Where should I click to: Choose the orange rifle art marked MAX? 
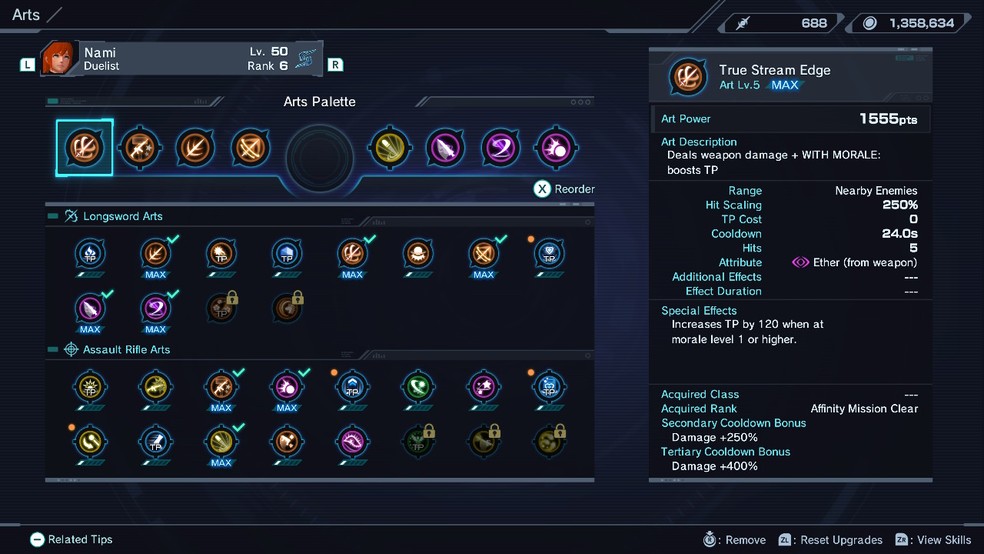(221, 387)
